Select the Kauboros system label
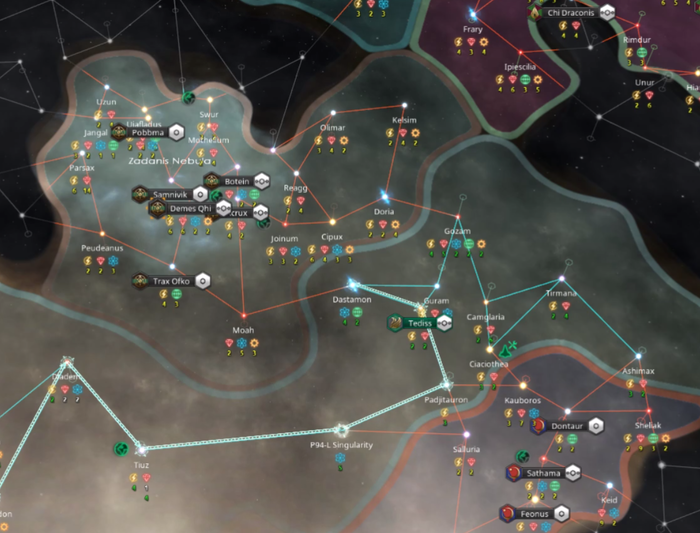Image resolution: width=700 pixels, height=533 pixels. click(x=520, y=399)
